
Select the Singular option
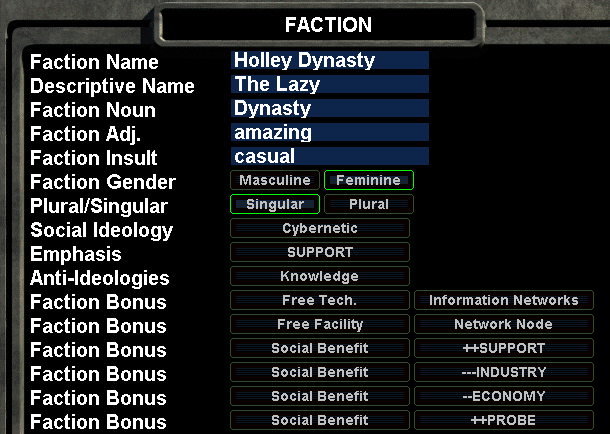(x=275, y=204)
